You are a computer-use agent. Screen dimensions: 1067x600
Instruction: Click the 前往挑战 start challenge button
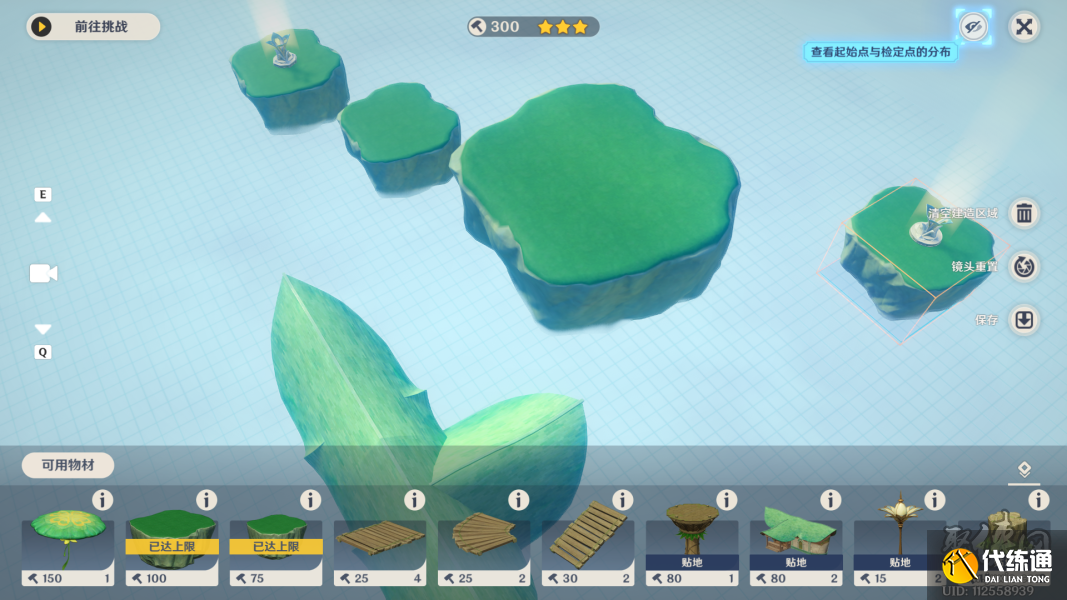point(93,27)
